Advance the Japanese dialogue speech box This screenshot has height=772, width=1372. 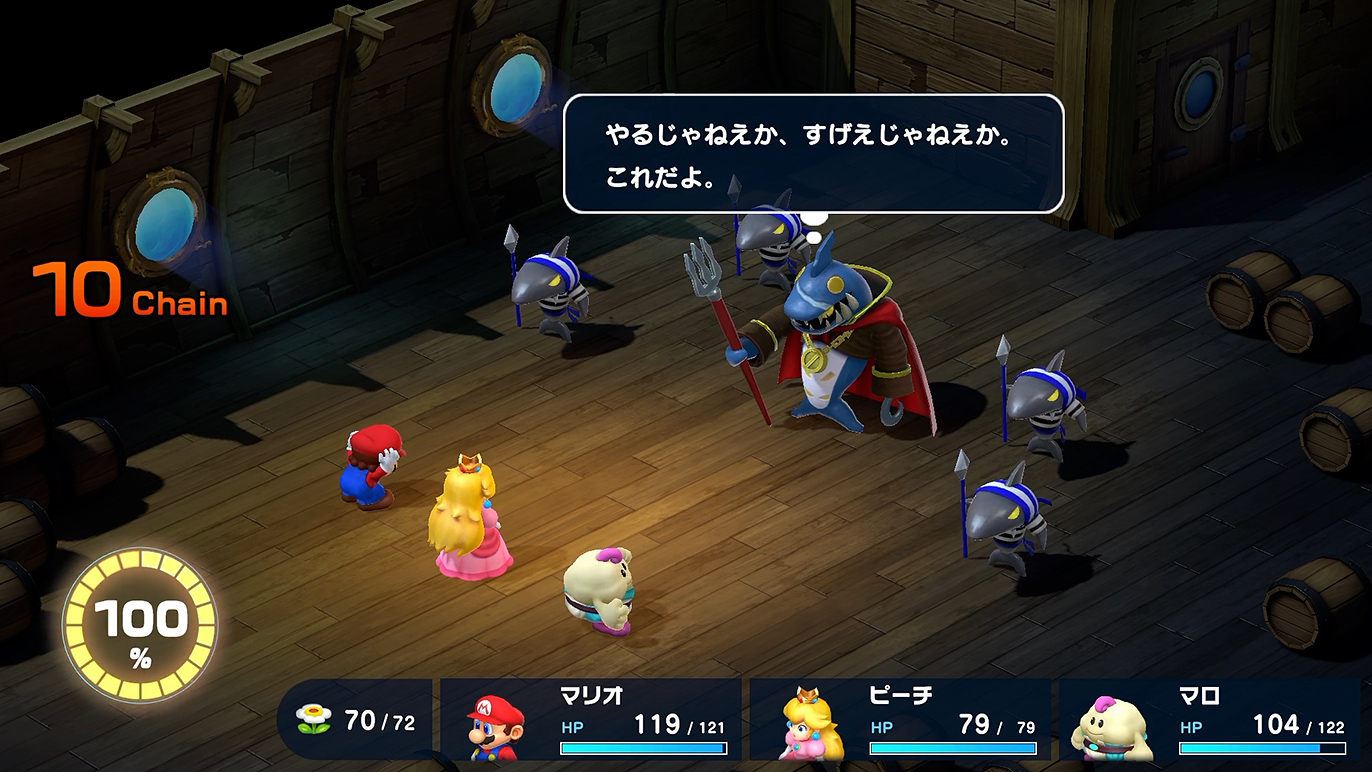point(812,154)
